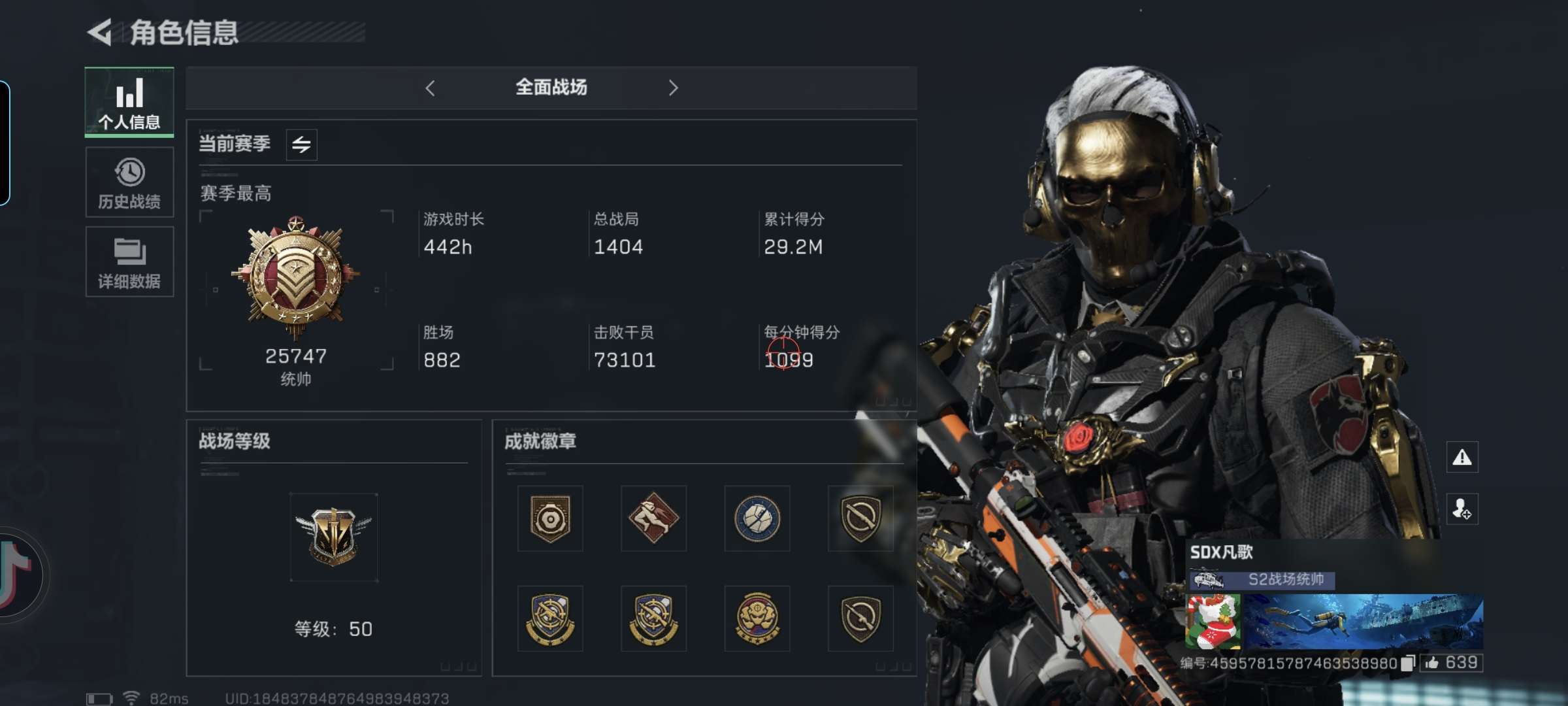Select next game mode with right arrow

pyautogui.click(x=674, y=88)
